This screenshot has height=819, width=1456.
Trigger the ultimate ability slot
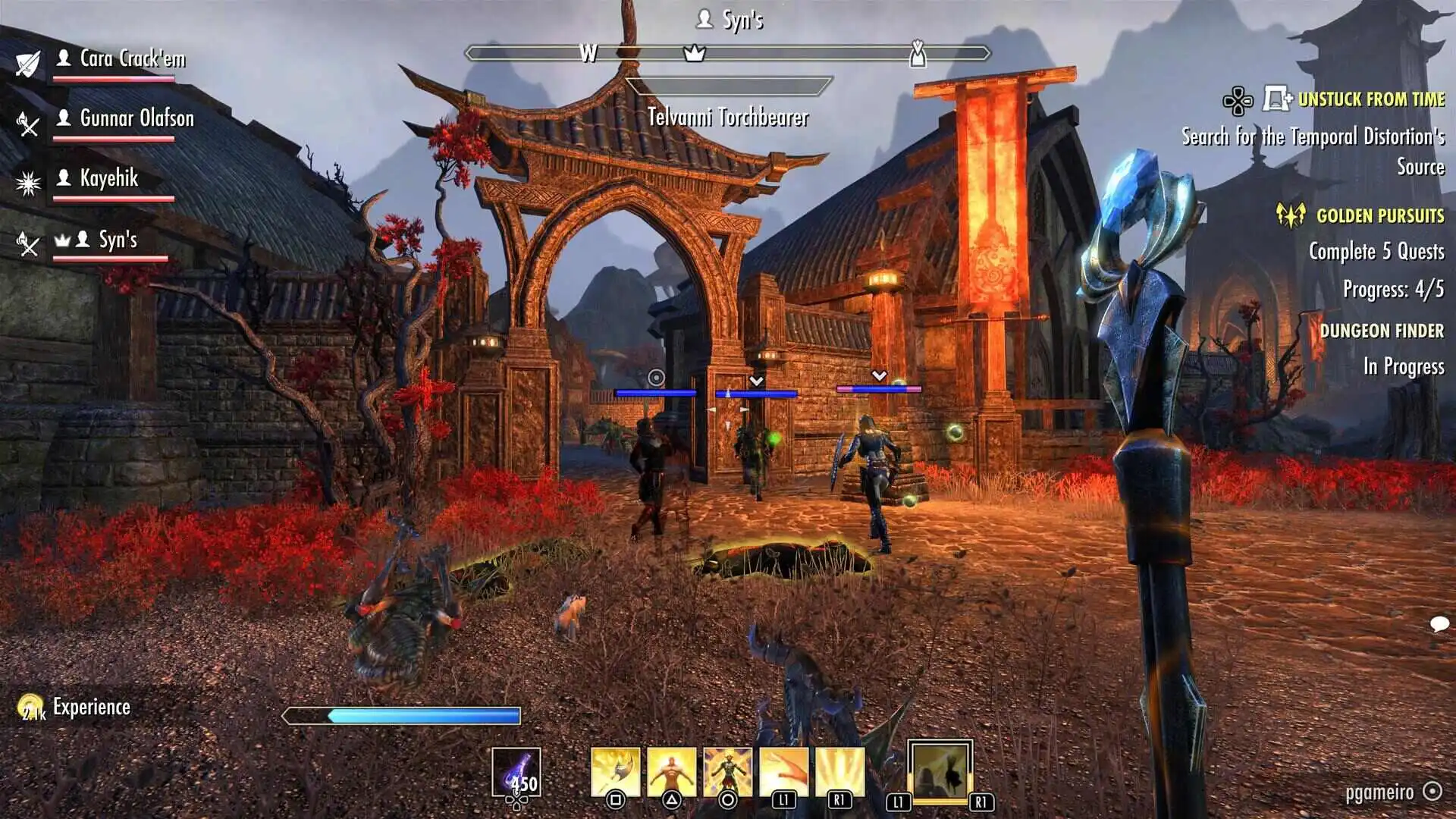[940, 772]
